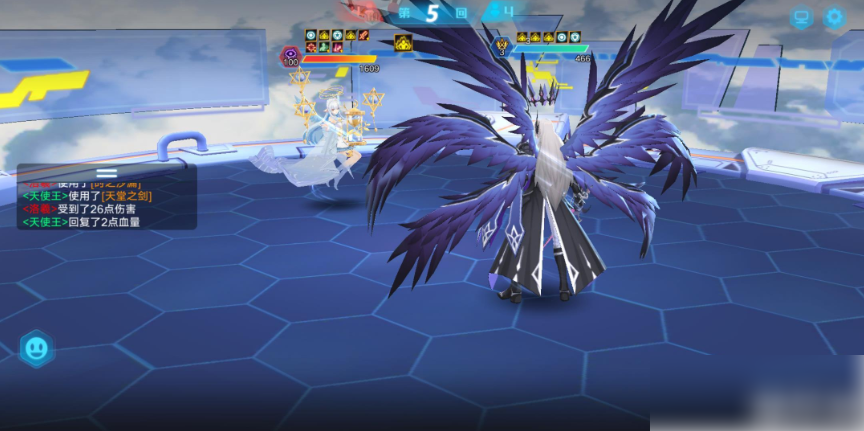
Task: Click the monitor display icon
Action: click(x=800, y=17)
